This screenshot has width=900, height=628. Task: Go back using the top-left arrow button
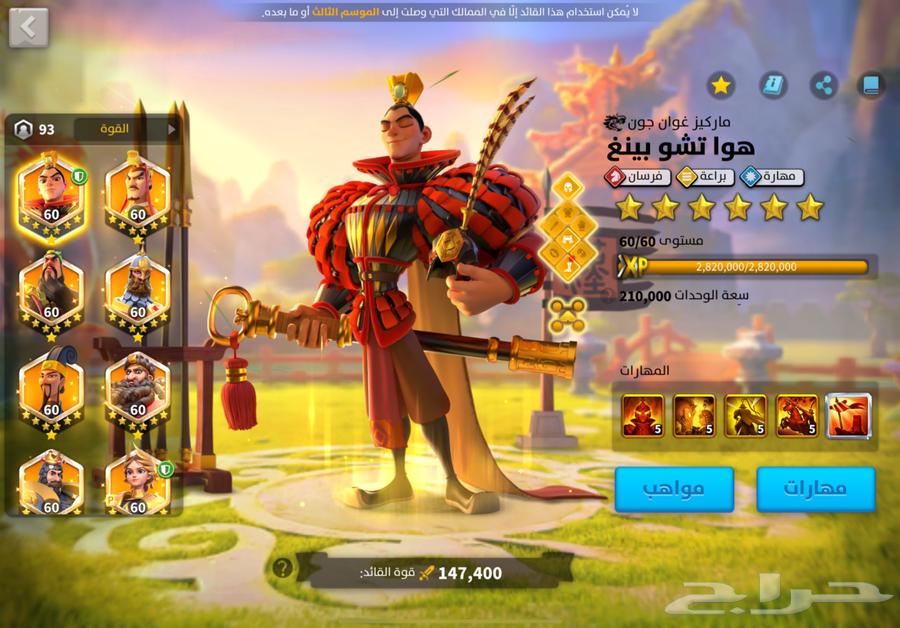tap(28, 27)
